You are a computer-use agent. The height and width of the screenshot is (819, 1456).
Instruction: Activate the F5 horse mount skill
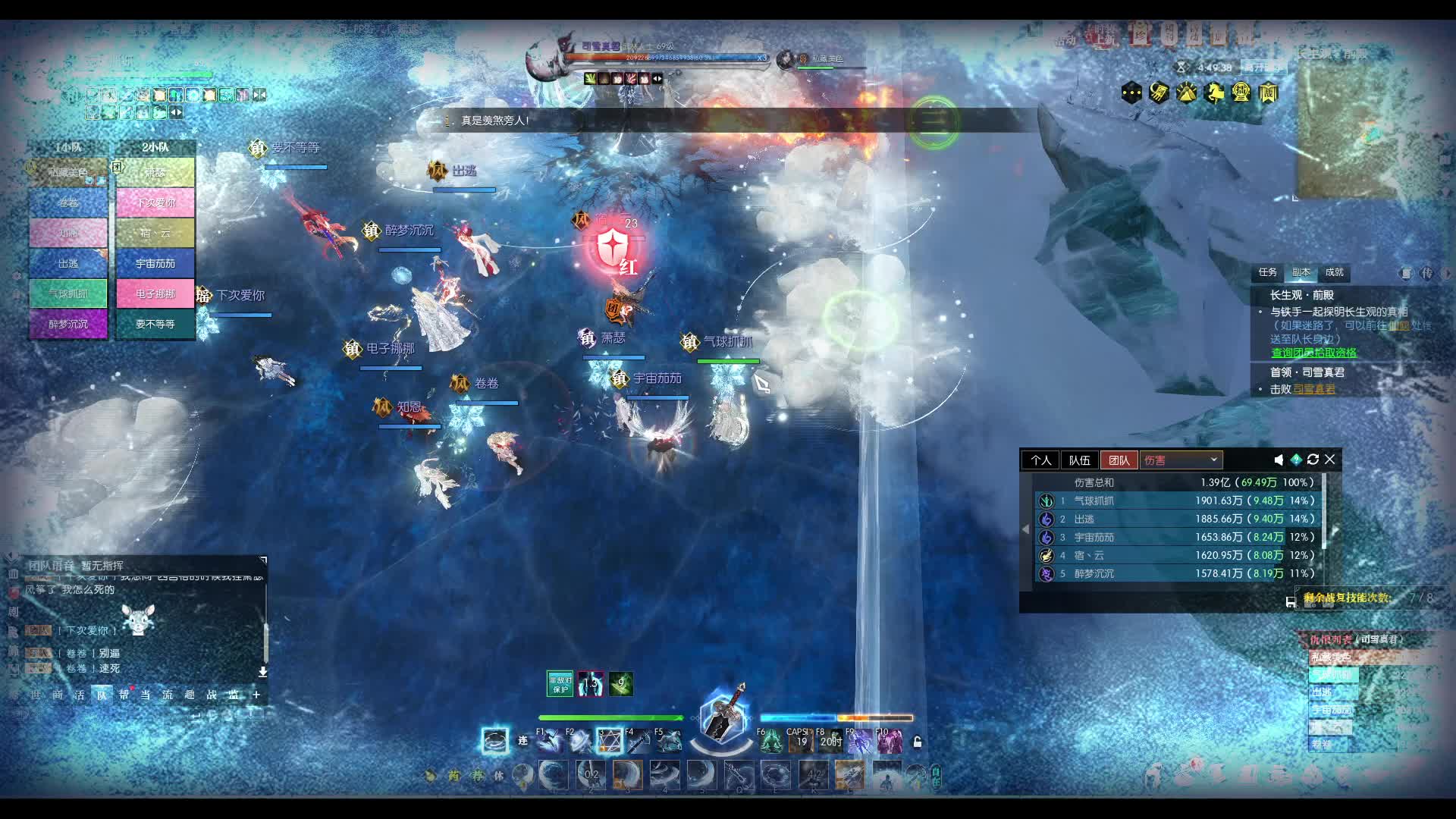tap(668, 741)
